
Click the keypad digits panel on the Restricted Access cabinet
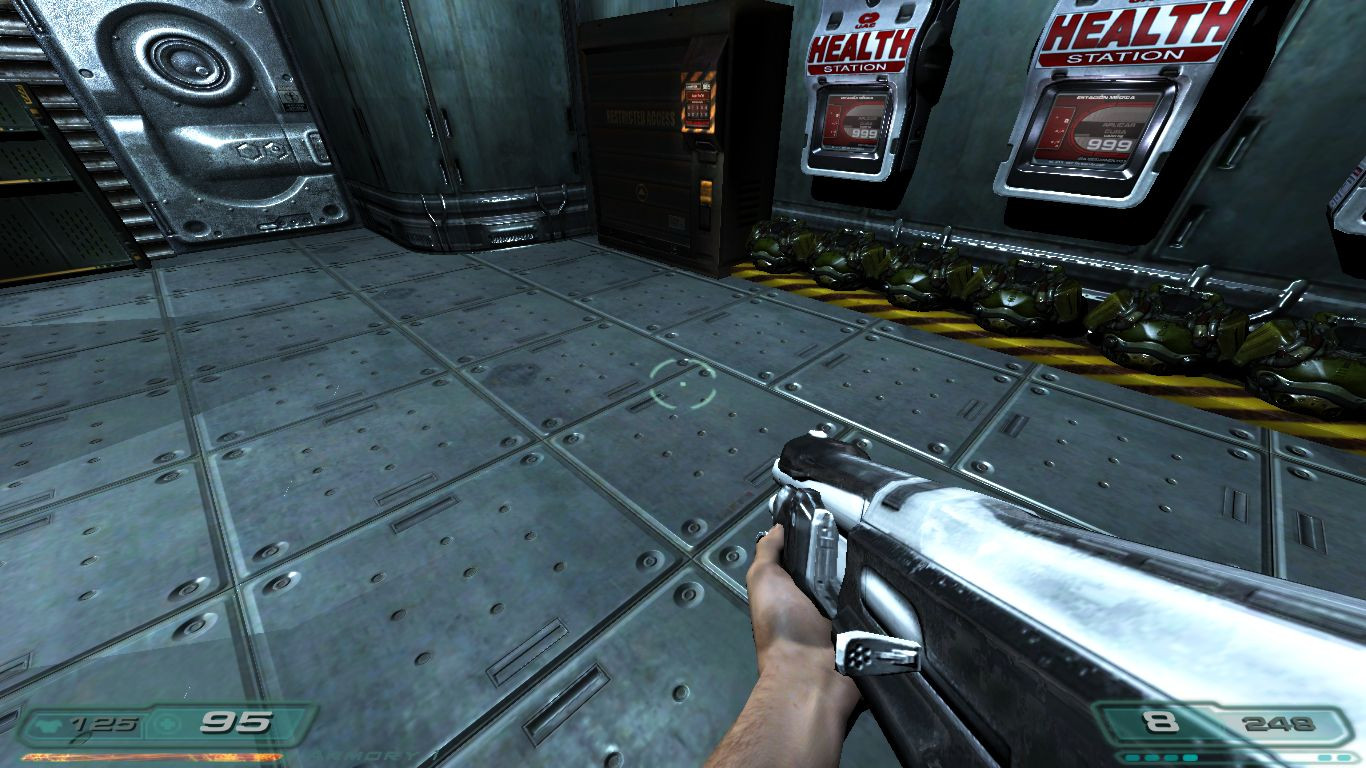click(x=699, y=110)
